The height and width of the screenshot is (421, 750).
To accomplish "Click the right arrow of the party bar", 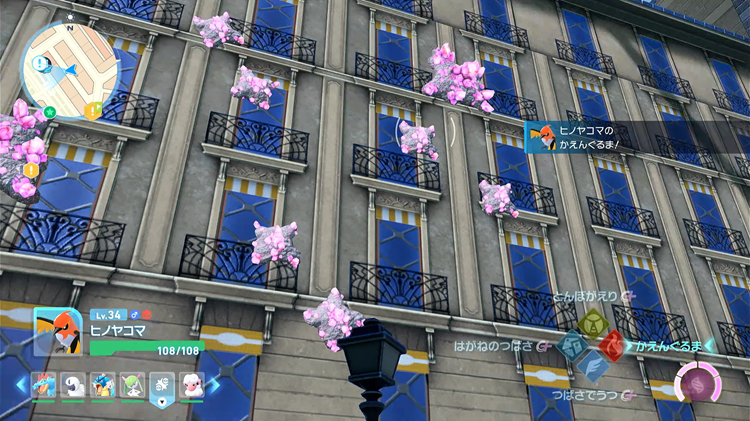I will (215, 385).
